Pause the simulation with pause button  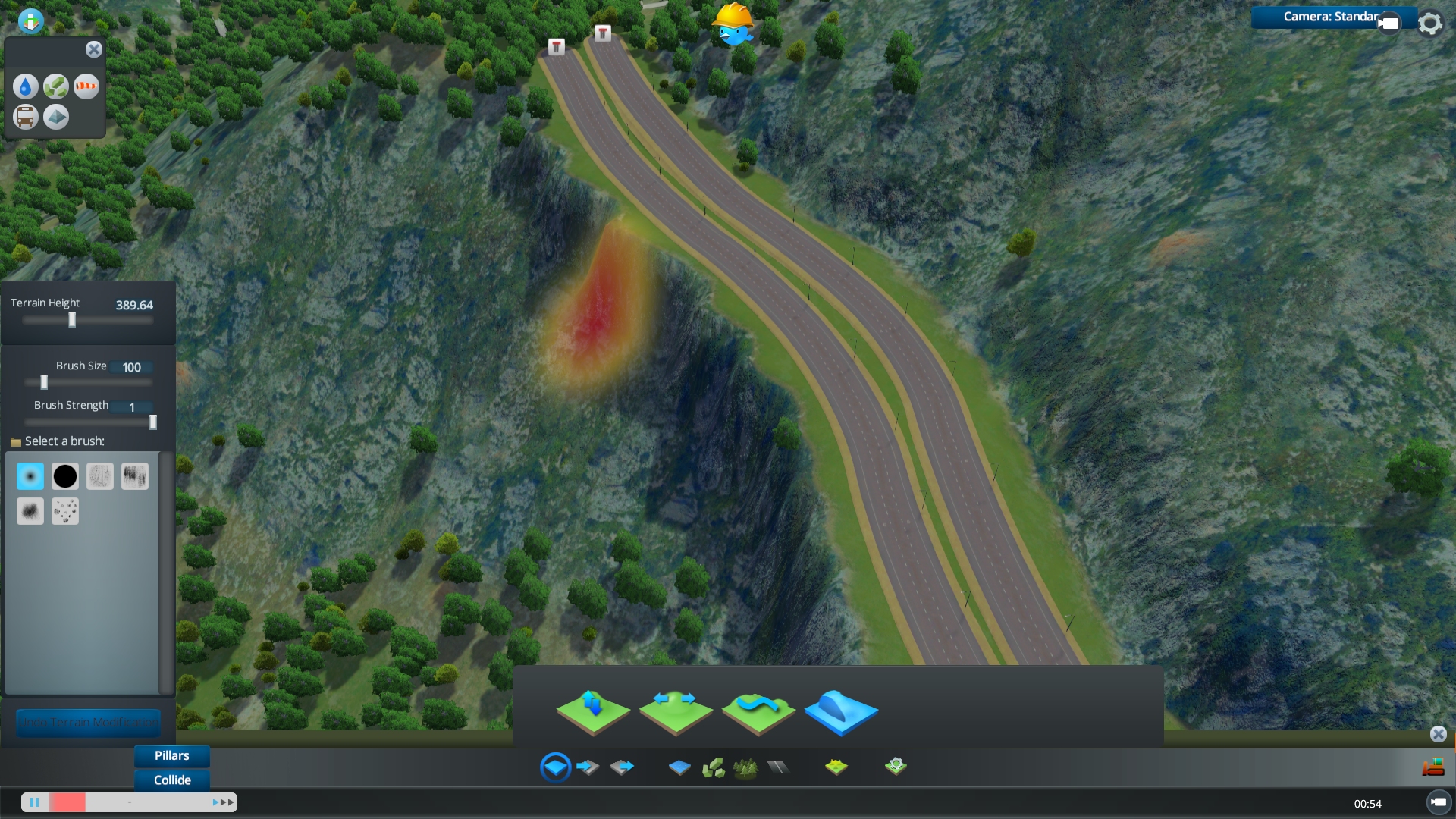(x=35, y=802)
